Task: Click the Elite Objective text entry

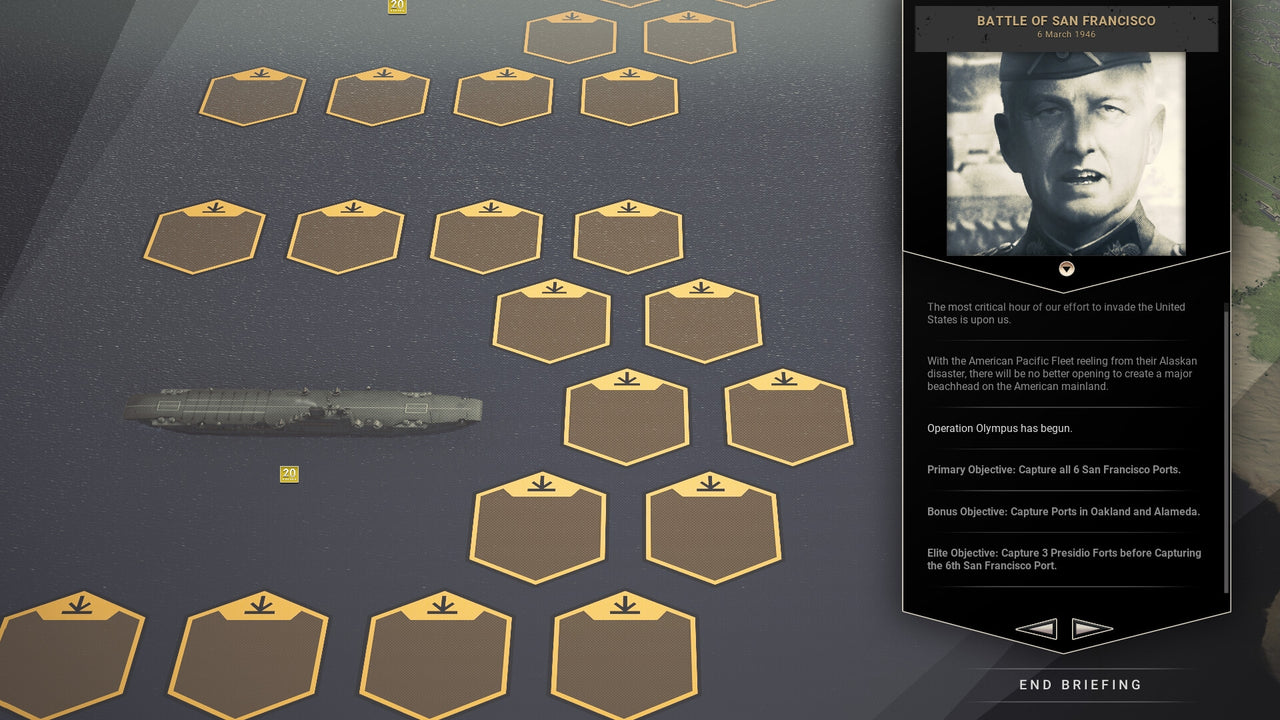Action: 1063,559
